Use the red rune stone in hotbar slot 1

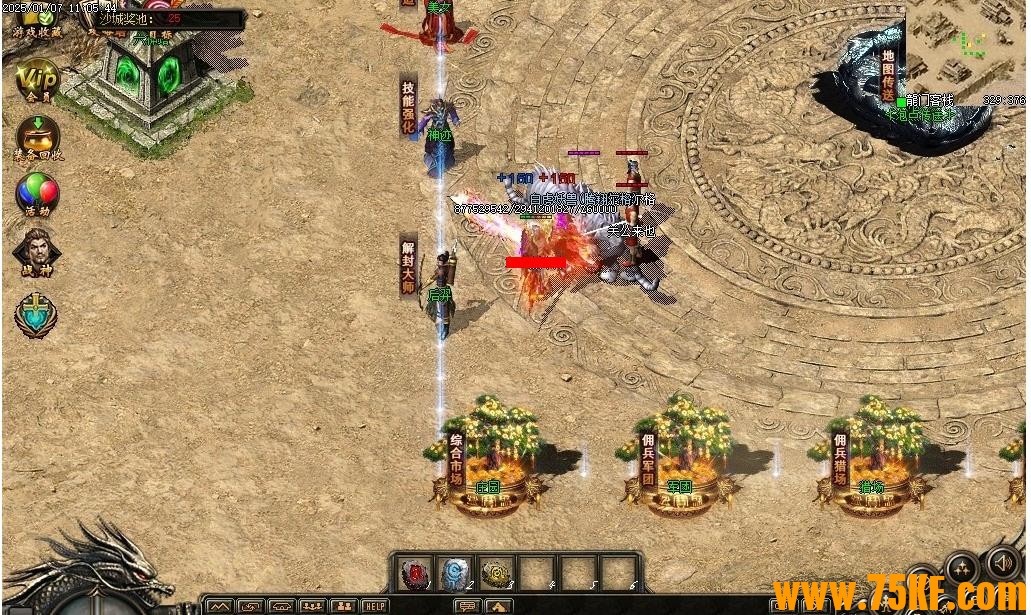(x=416, y=572)
